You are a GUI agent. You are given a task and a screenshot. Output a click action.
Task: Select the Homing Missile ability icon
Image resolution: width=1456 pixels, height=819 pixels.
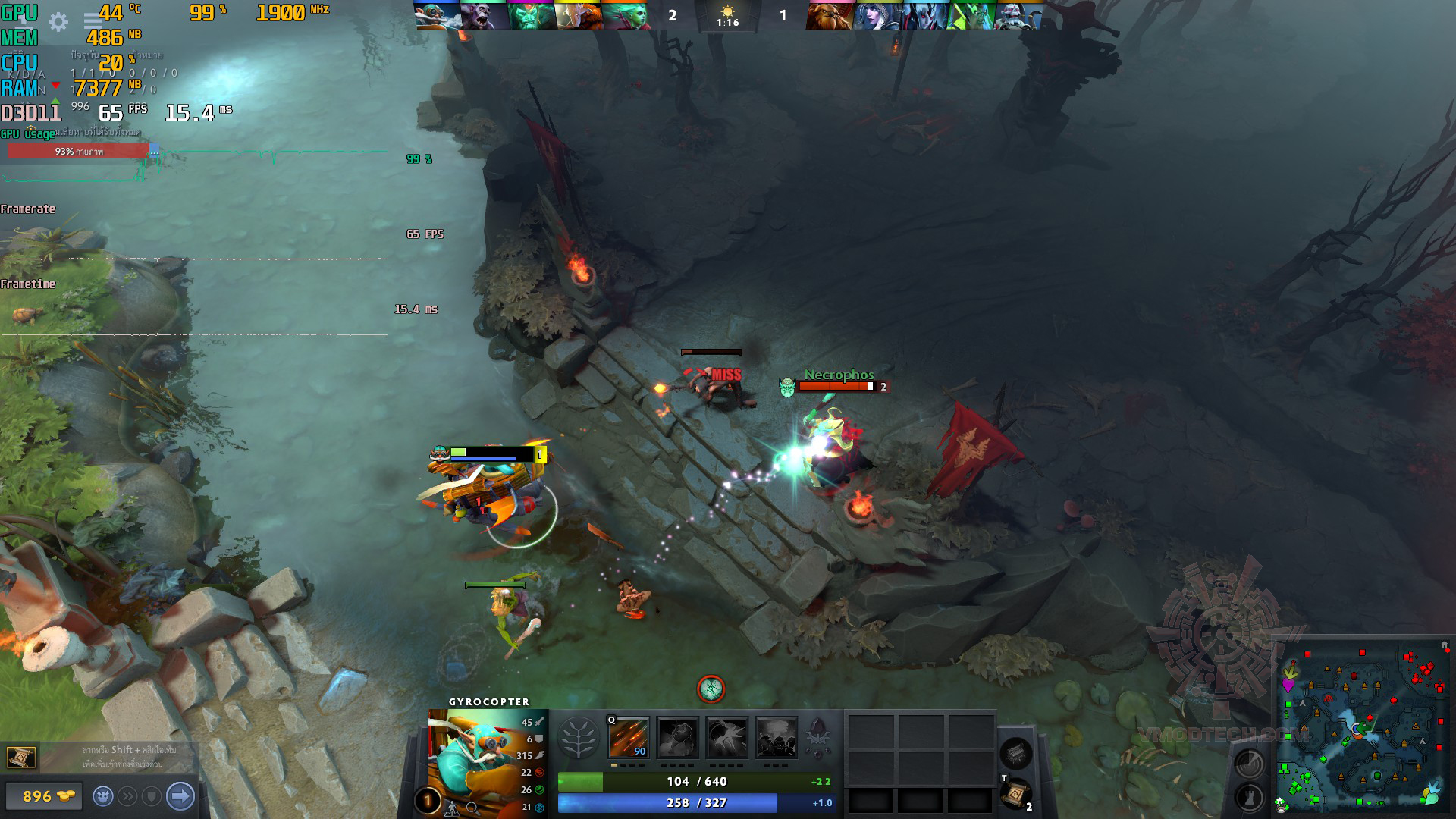pos(677,737)
